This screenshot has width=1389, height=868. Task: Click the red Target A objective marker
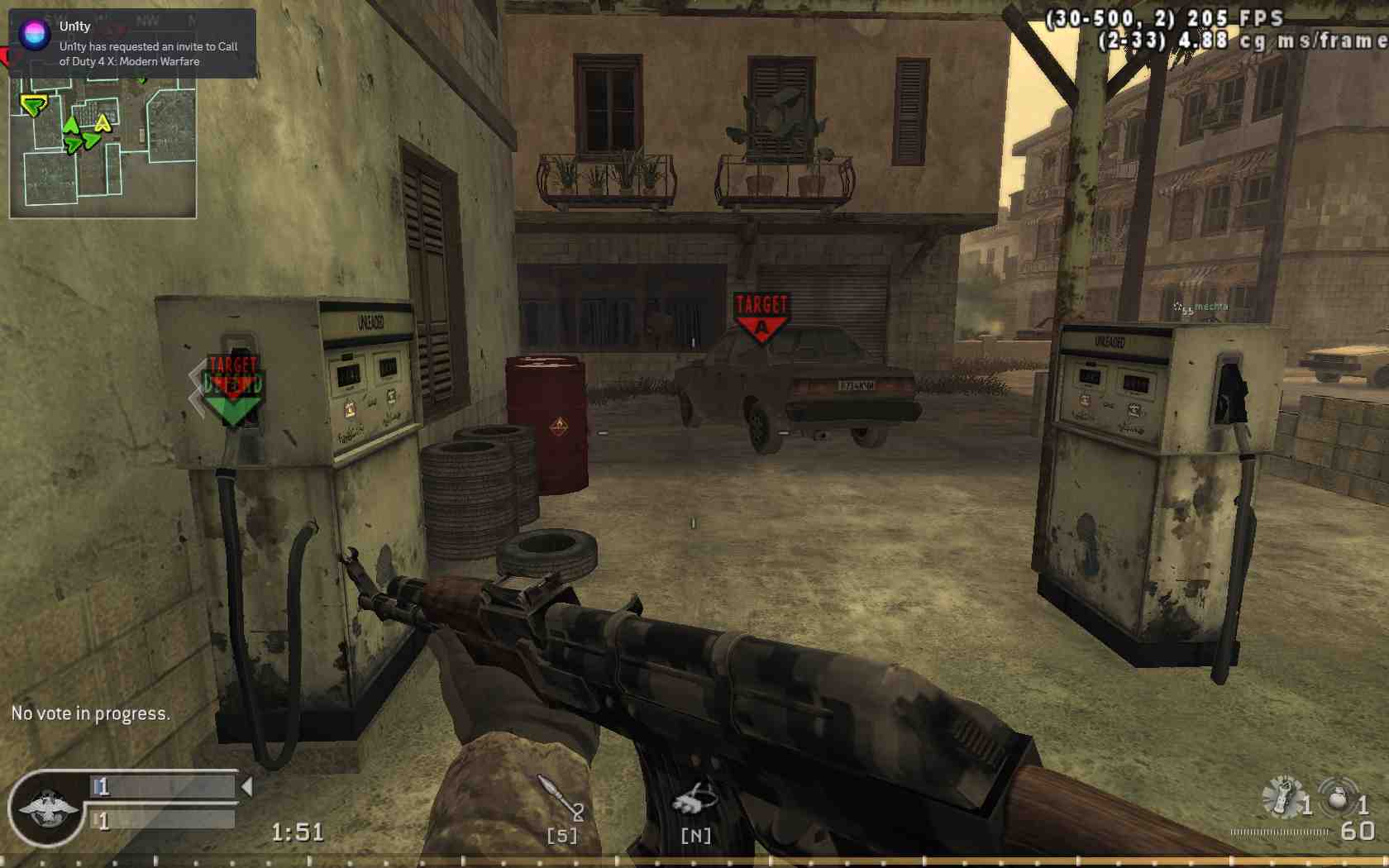pos(761,315)
